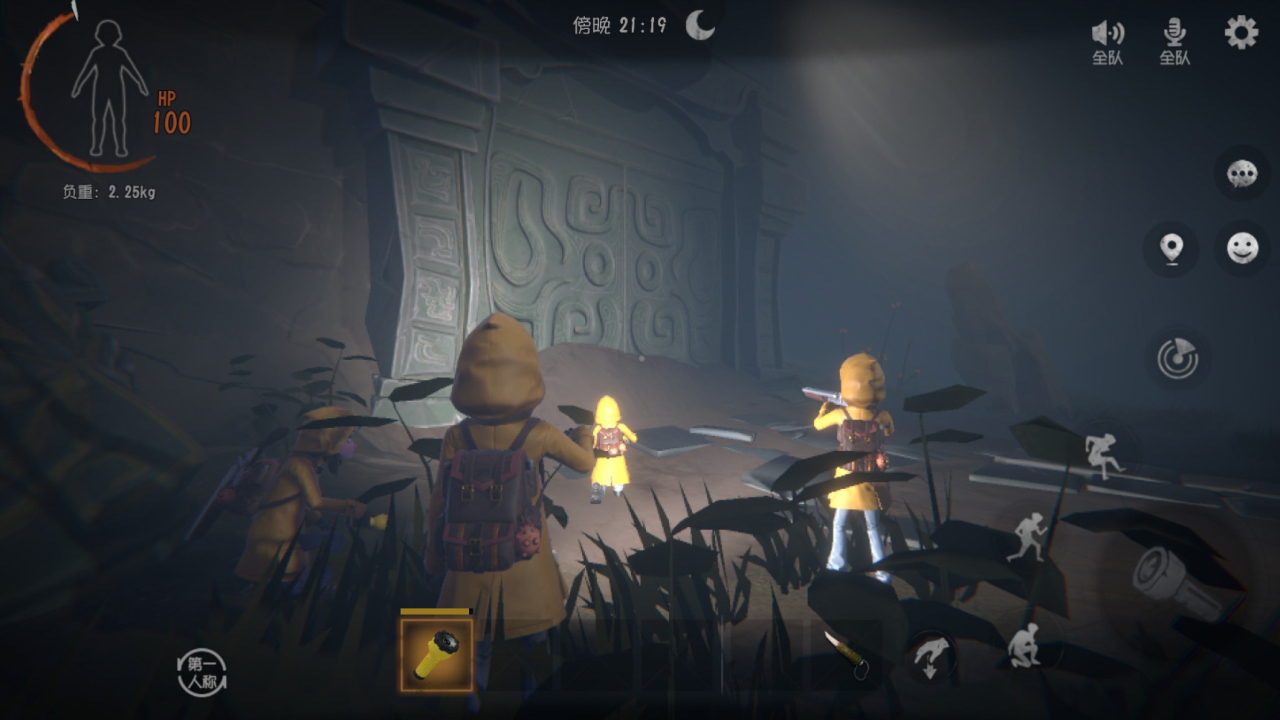Toggle the team microphone
The height and width of the screenshot is (720, 1280).
pos(1174,42)
